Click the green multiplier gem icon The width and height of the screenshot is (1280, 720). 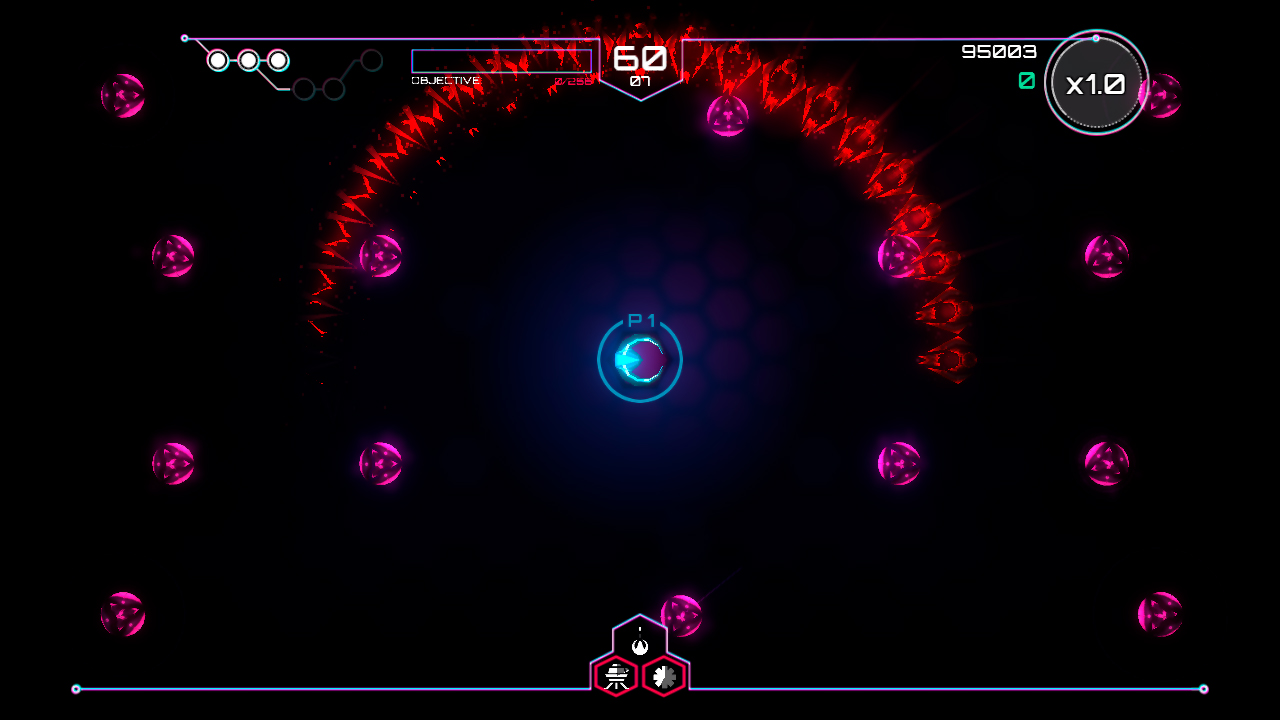(x=1026, y=82)
